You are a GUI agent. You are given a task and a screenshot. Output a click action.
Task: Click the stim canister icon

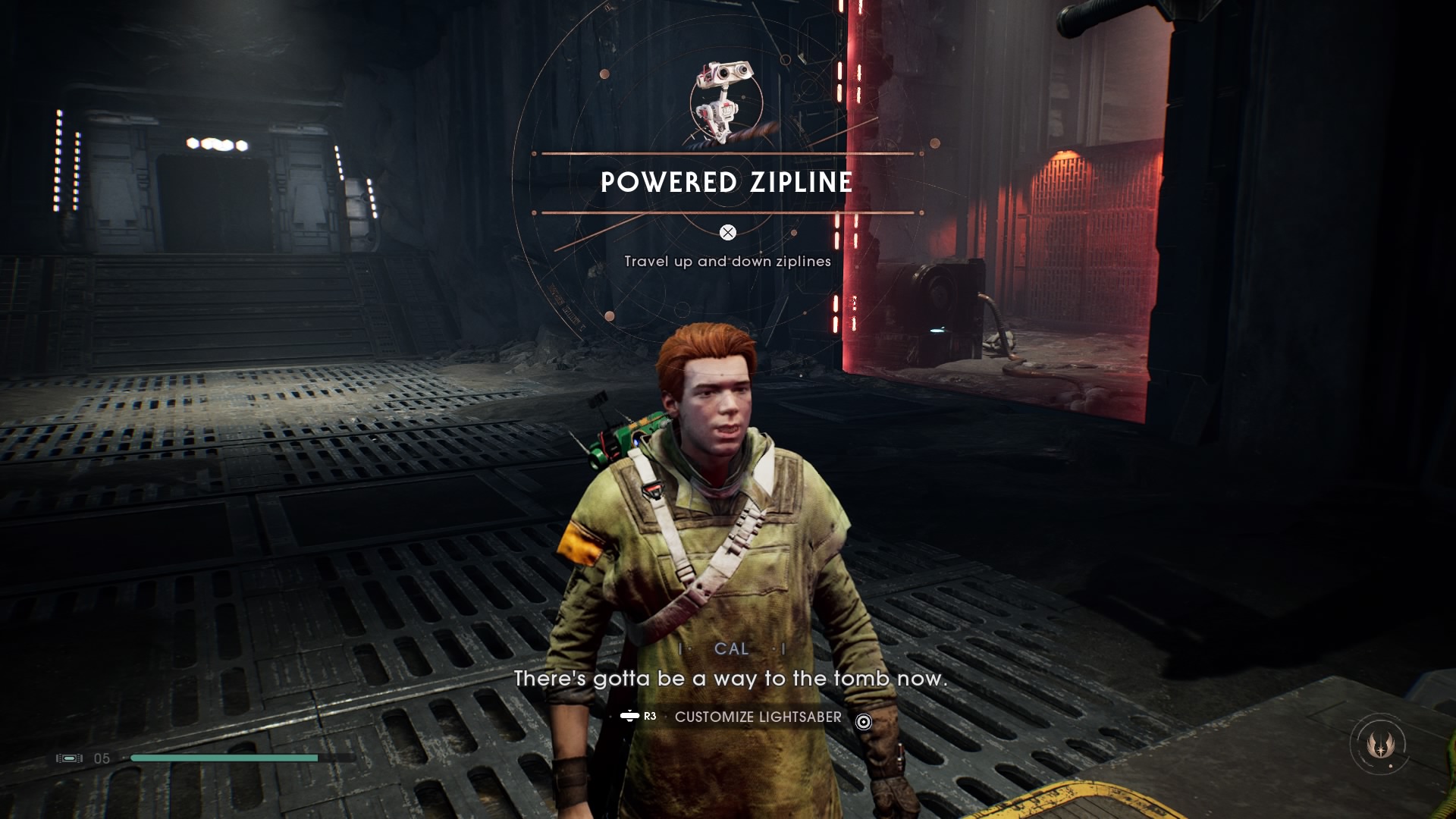69,758
